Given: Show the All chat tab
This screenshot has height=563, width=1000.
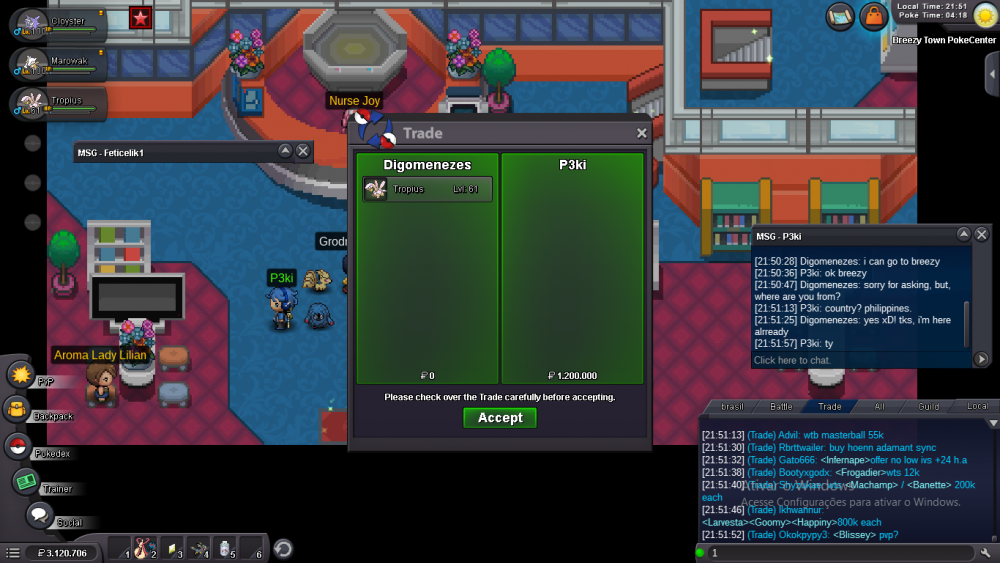Looking at the screenshot, I should pyautogui.click(x=879, y=407).
